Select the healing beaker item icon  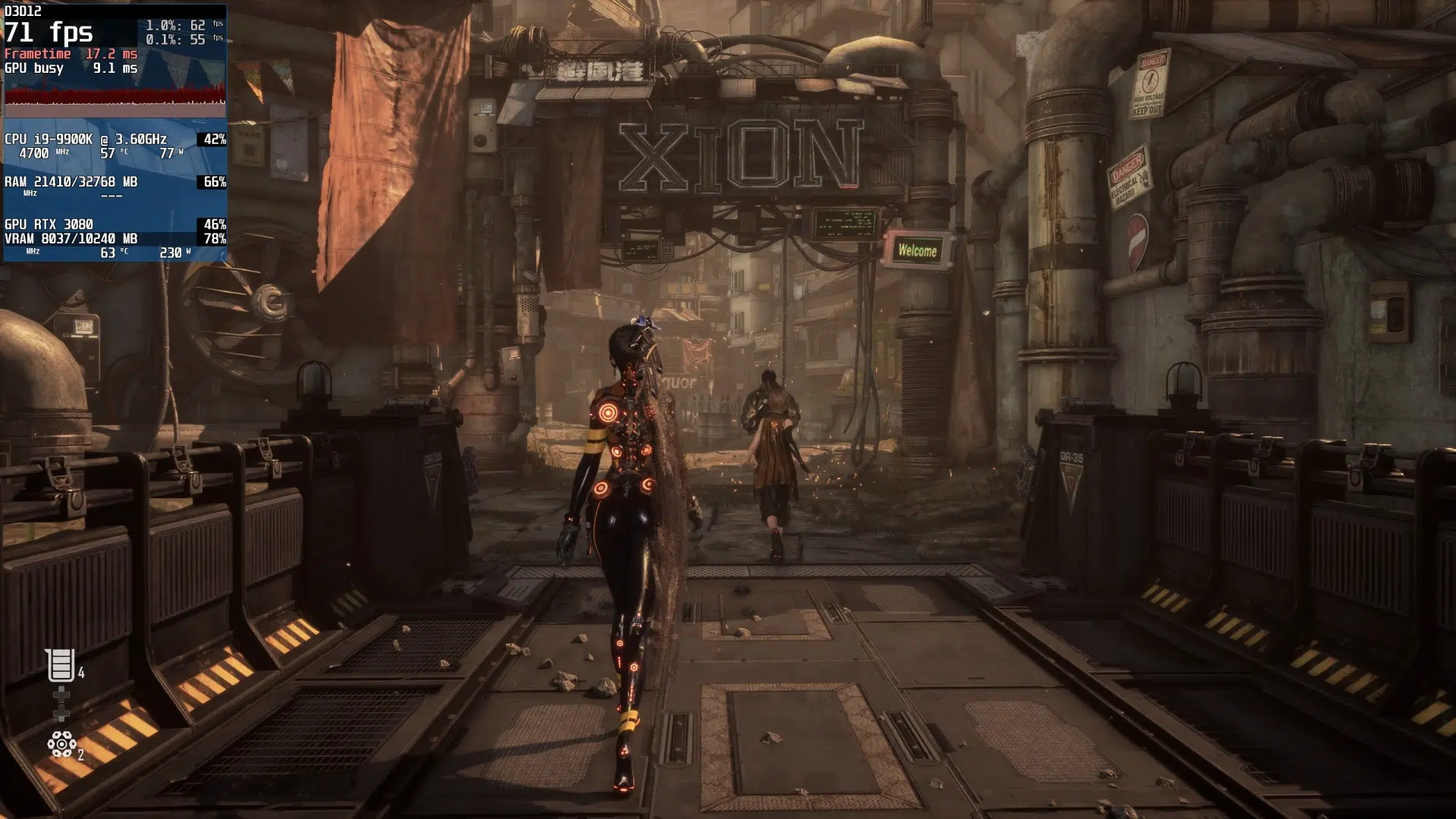click(x=61, y=665)
